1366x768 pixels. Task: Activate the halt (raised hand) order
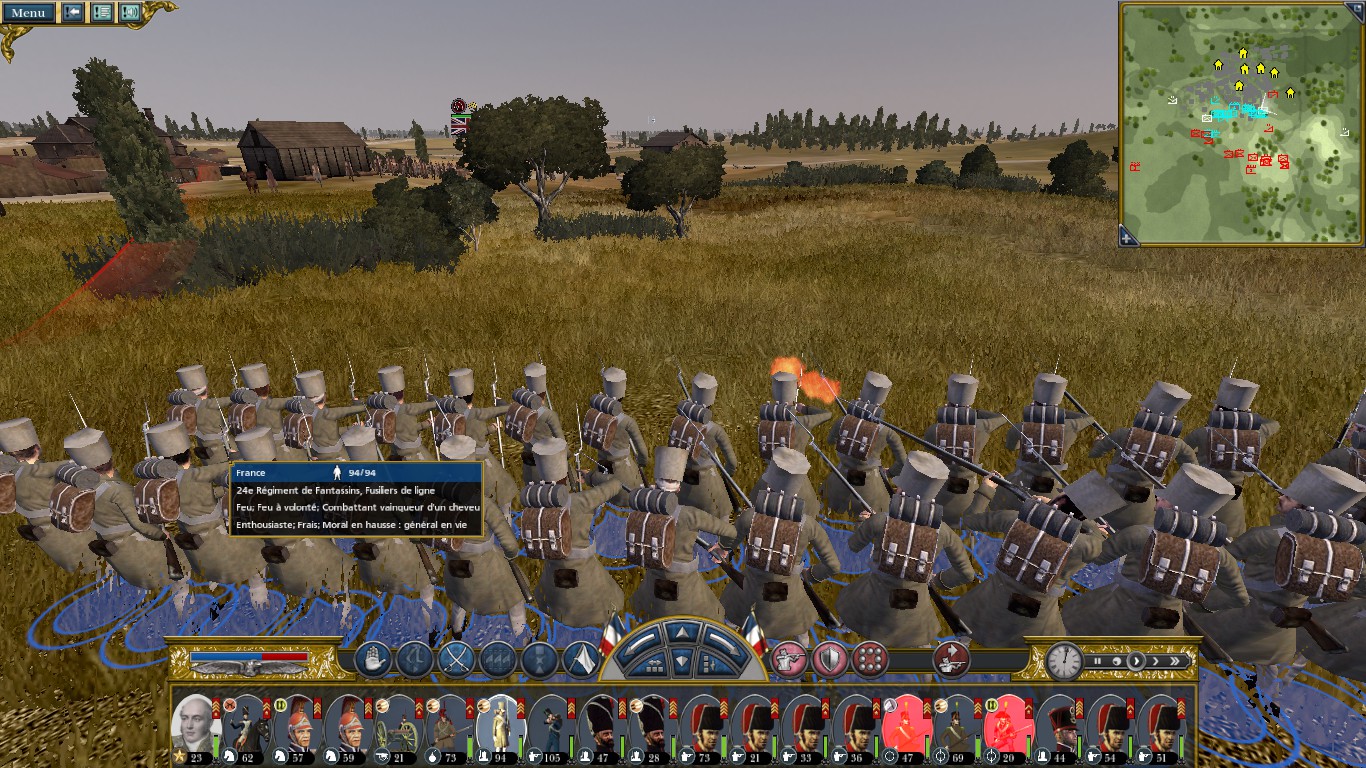[372, 660]
